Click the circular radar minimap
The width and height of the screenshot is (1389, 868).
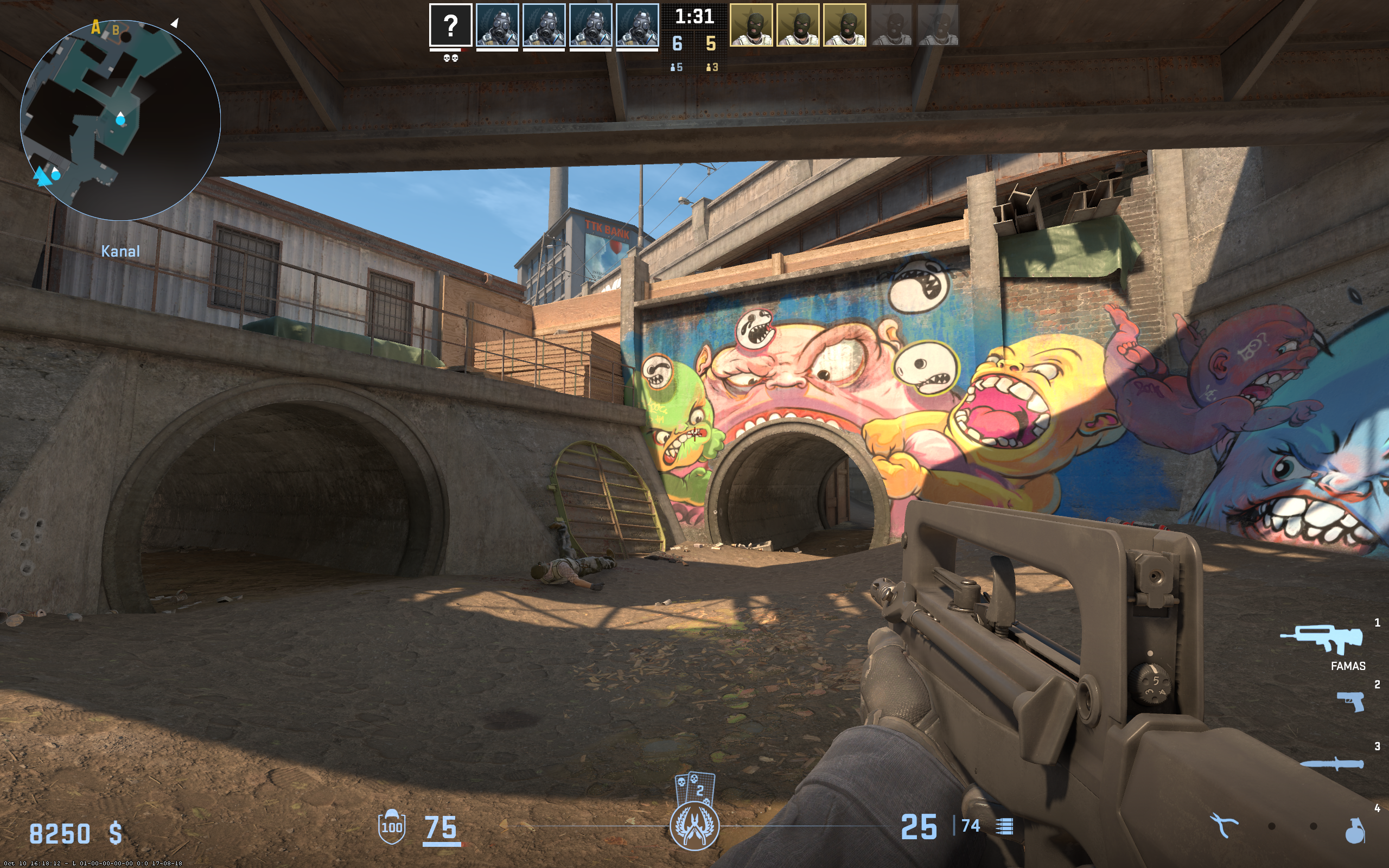(x=120, y=120)
